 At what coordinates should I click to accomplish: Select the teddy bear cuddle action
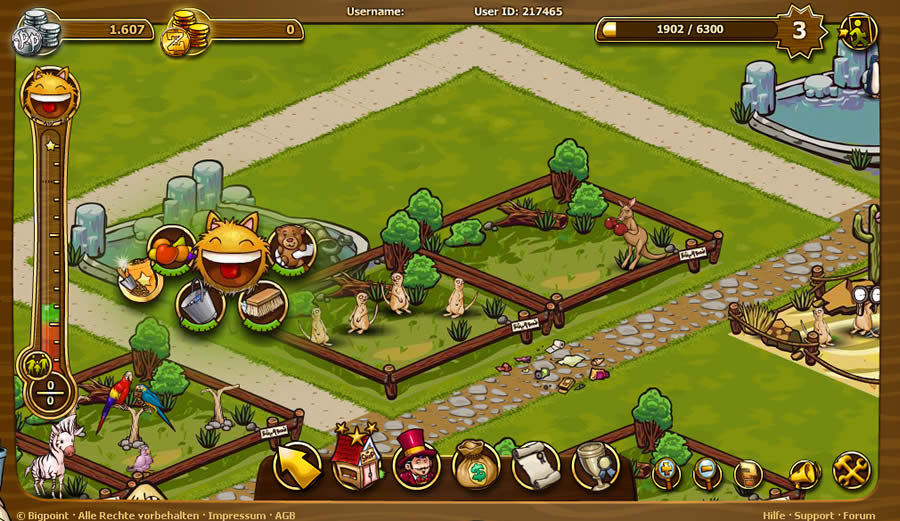tap(291, 247)
